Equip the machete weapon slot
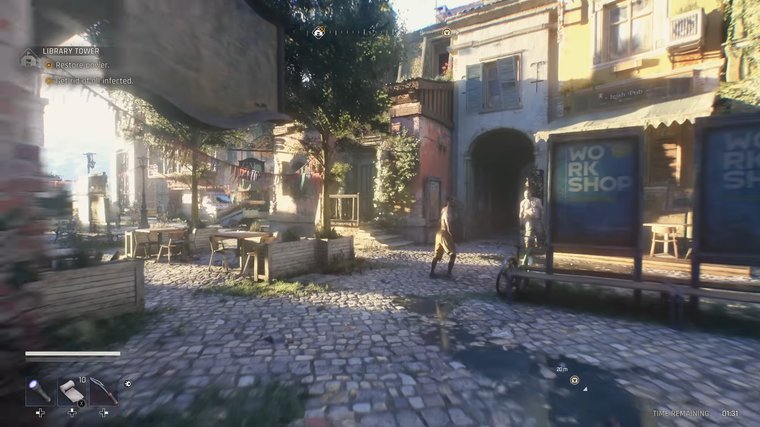 (103, 391)
